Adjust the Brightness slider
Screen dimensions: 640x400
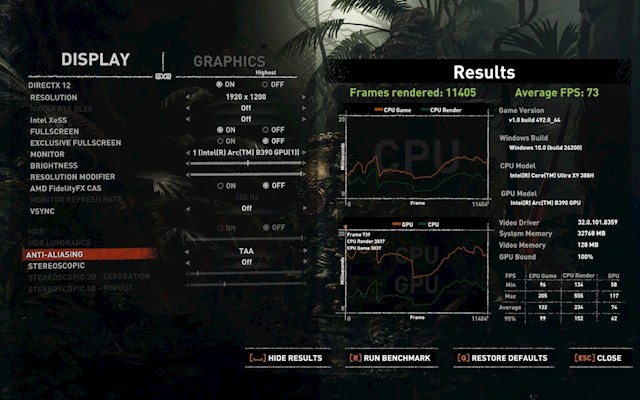coord(246,163)
